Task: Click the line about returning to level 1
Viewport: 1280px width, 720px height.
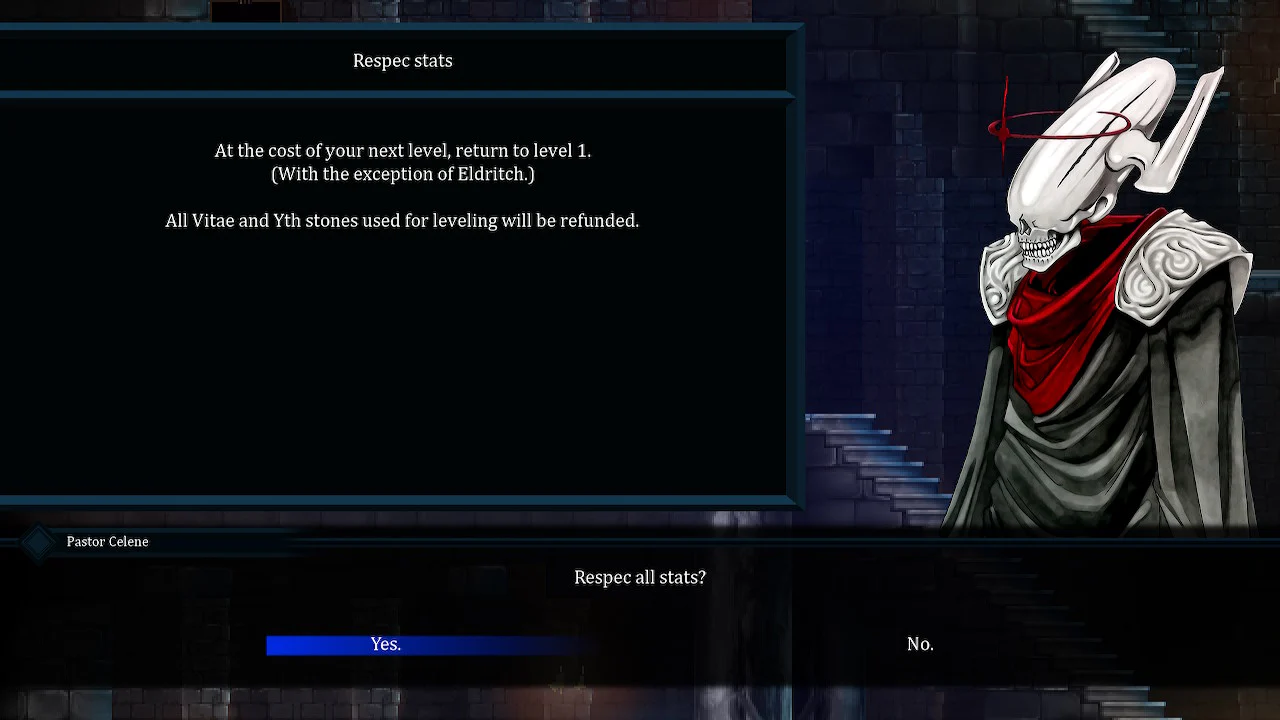Action: (x=402, y=150)
